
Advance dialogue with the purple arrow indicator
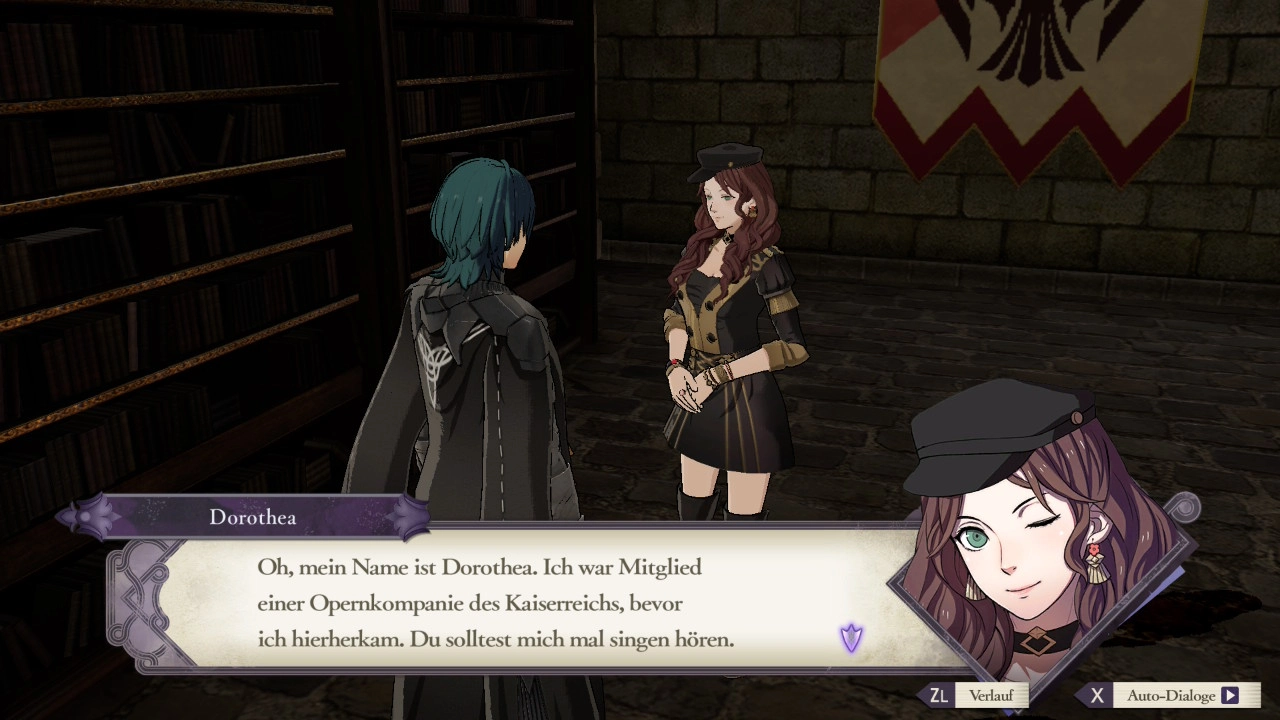851,638
